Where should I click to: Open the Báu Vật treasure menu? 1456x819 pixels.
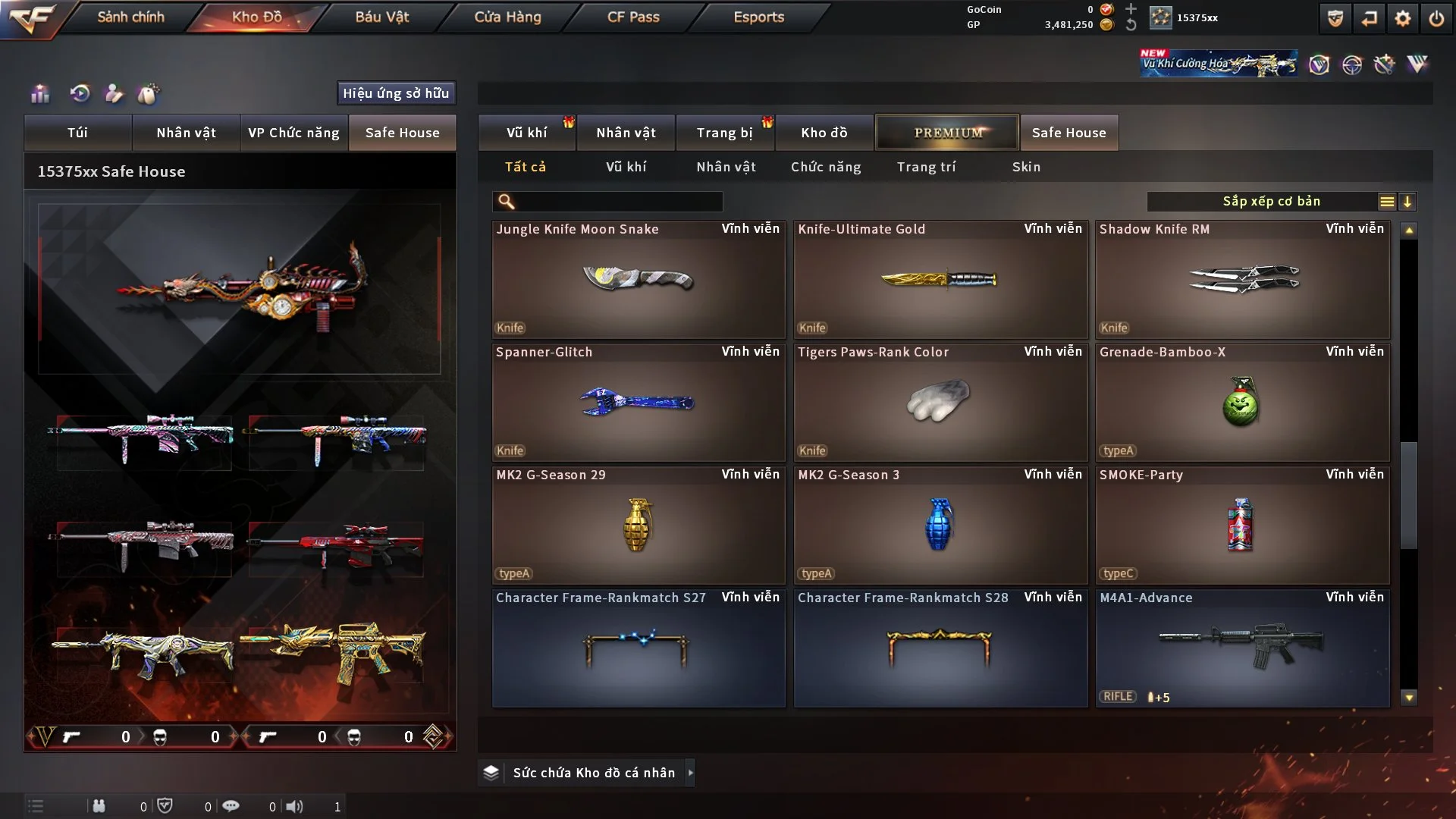(x=381, y=17)
